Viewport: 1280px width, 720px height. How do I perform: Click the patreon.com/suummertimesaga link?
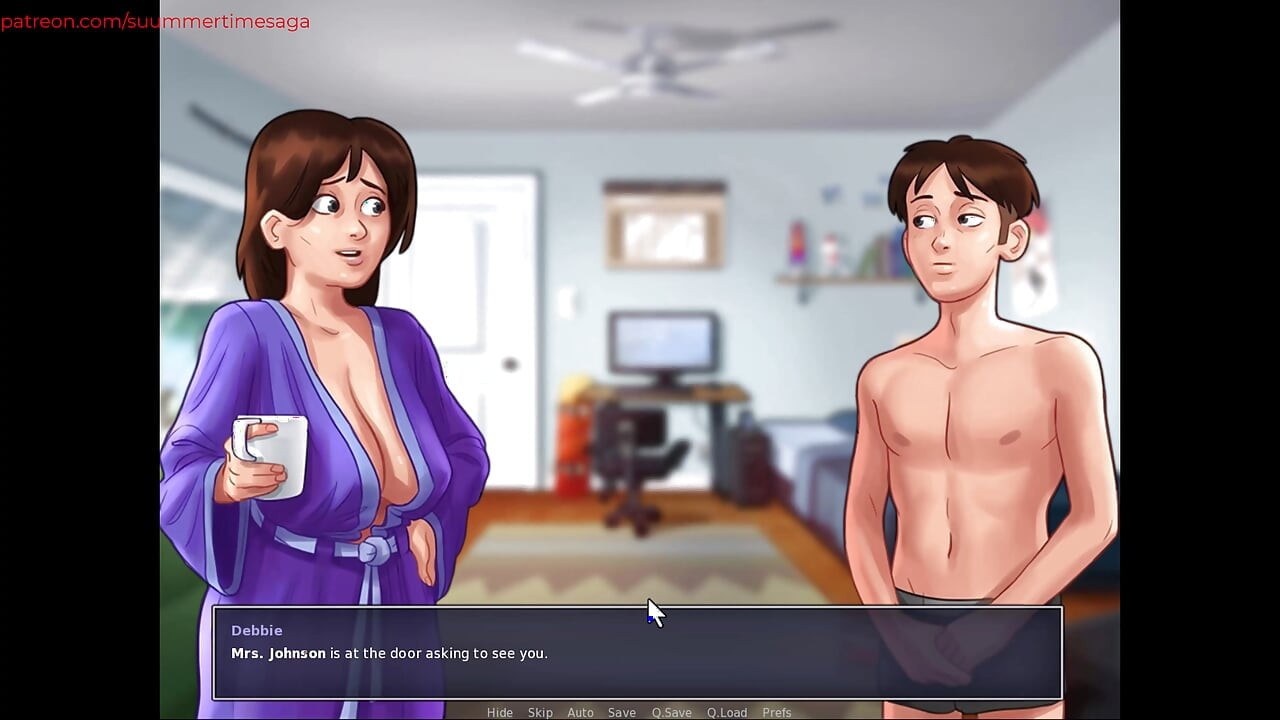[155, 20]
